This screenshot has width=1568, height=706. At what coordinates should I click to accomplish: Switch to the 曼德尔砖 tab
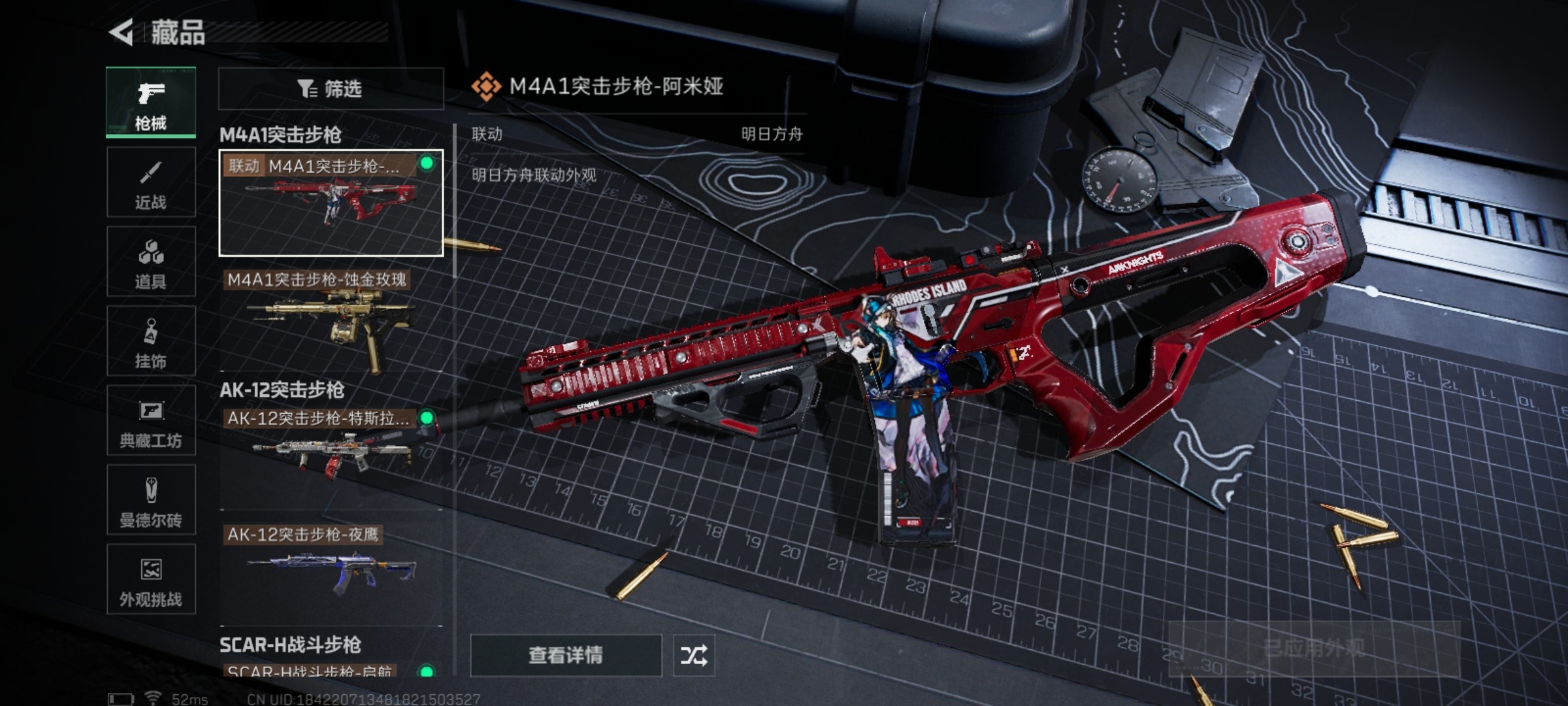pyautogui.click(x=151, y=500)
